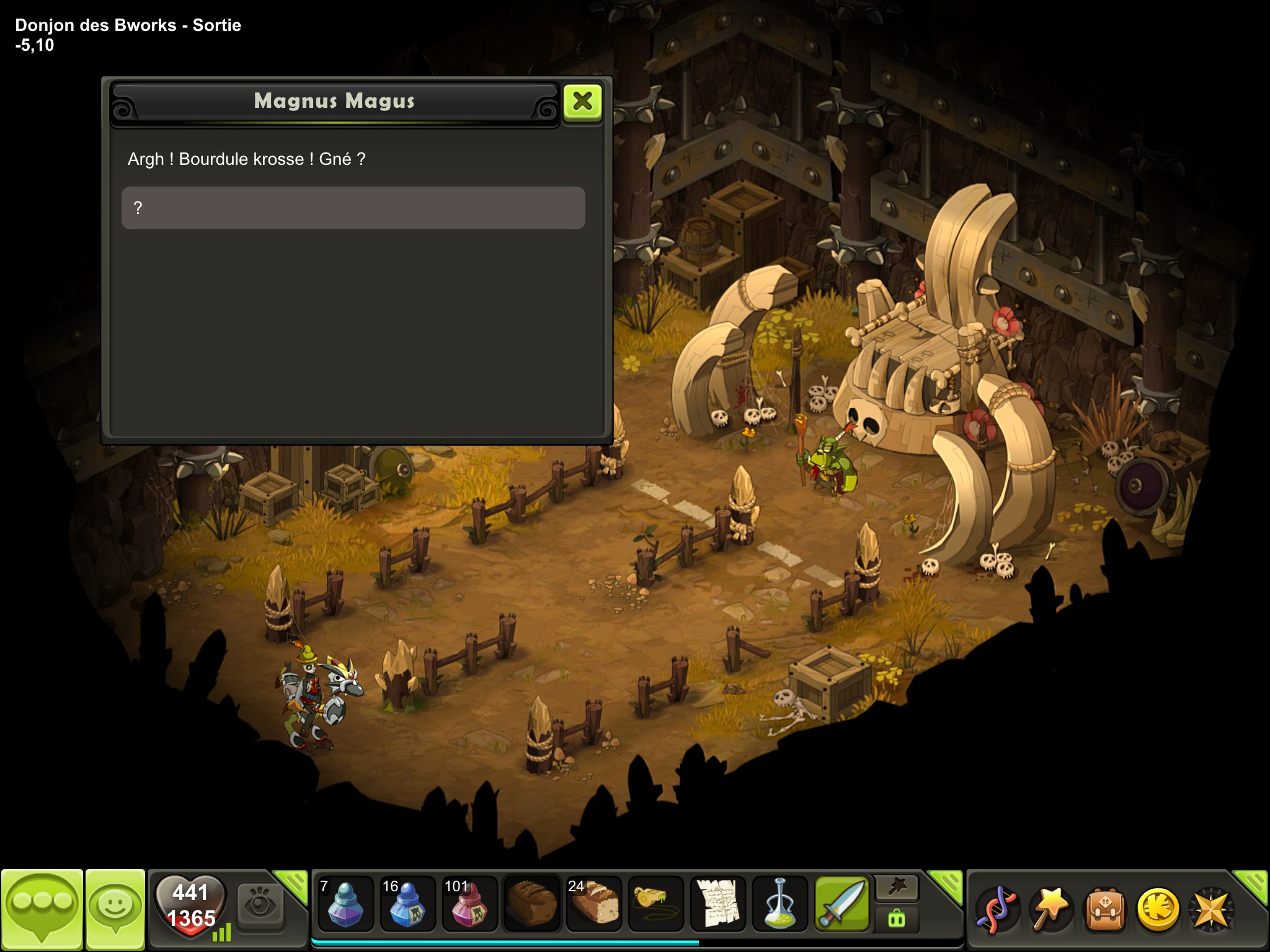1270x952 pixels.
Task: Choose the "?" dialogue reply
Action: [353, 208]
